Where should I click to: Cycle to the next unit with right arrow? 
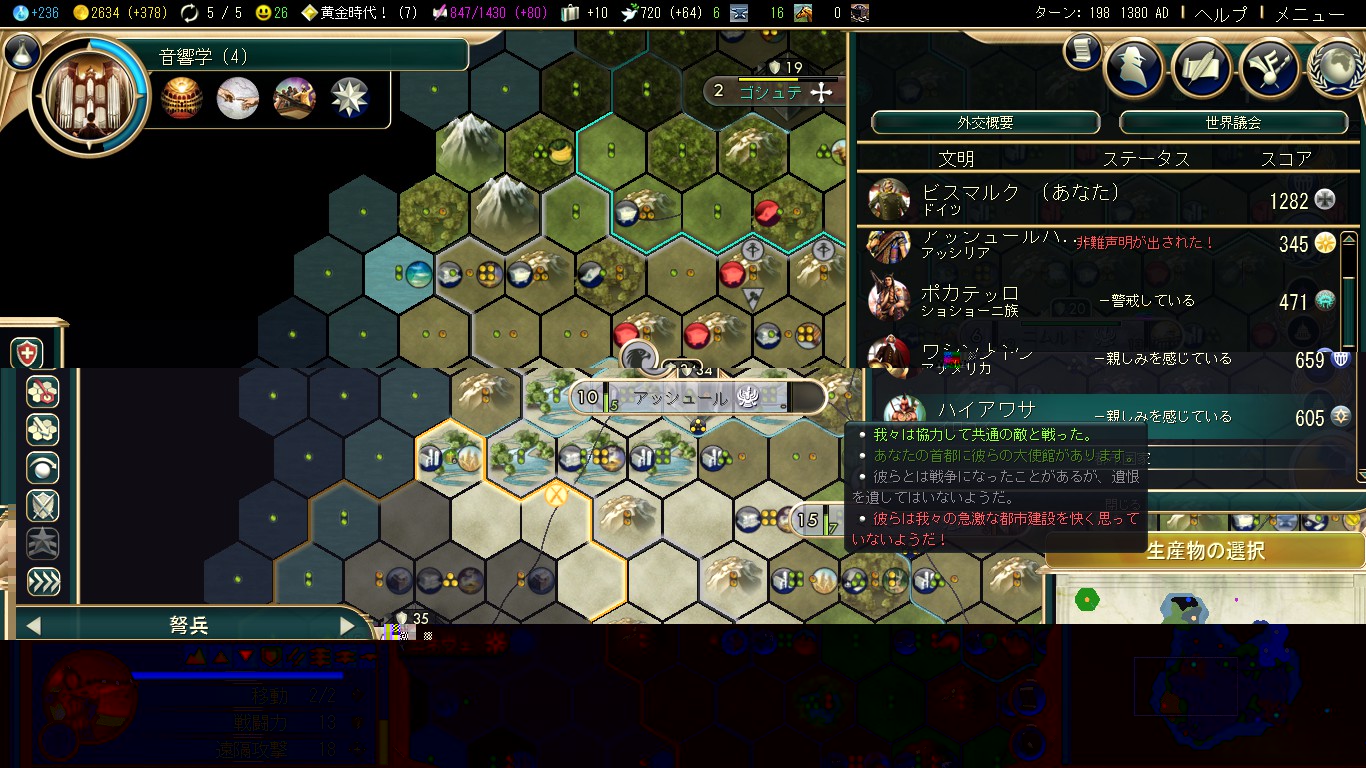click(x=347, y=626)
